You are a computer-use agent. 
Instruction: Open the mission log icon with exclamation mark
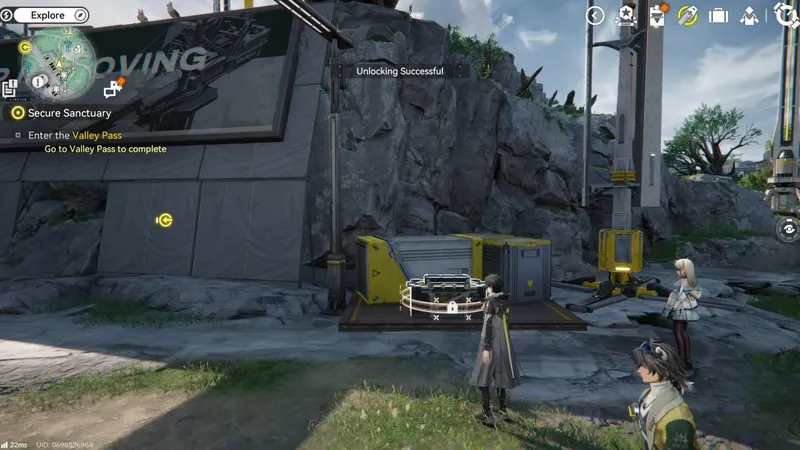(x=10, y=89)
